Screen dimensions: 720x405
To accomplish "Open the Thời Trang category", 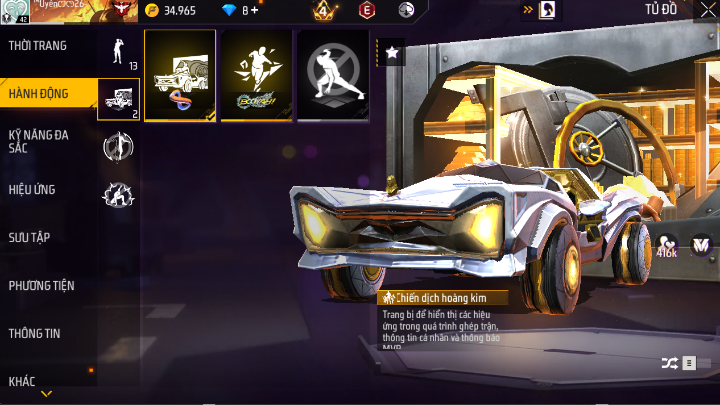I will 38,46.
